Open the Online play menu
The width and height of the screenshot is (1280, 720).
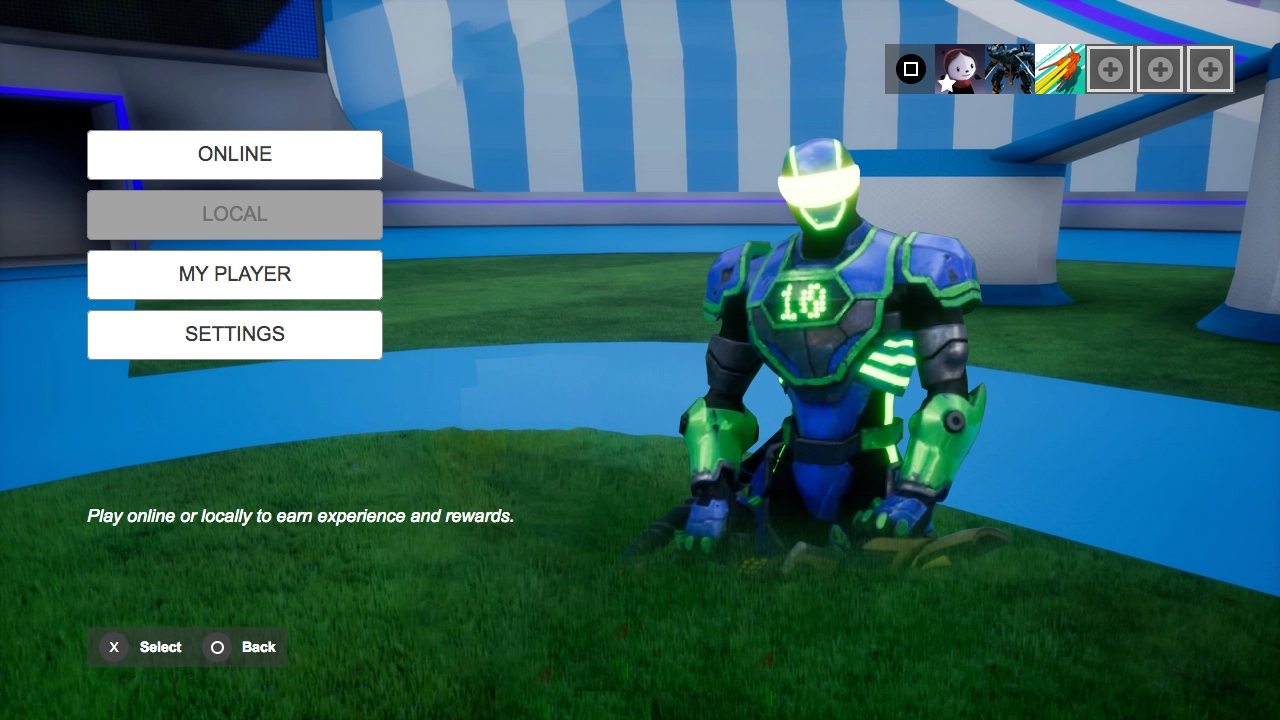[x=235, y=155]
